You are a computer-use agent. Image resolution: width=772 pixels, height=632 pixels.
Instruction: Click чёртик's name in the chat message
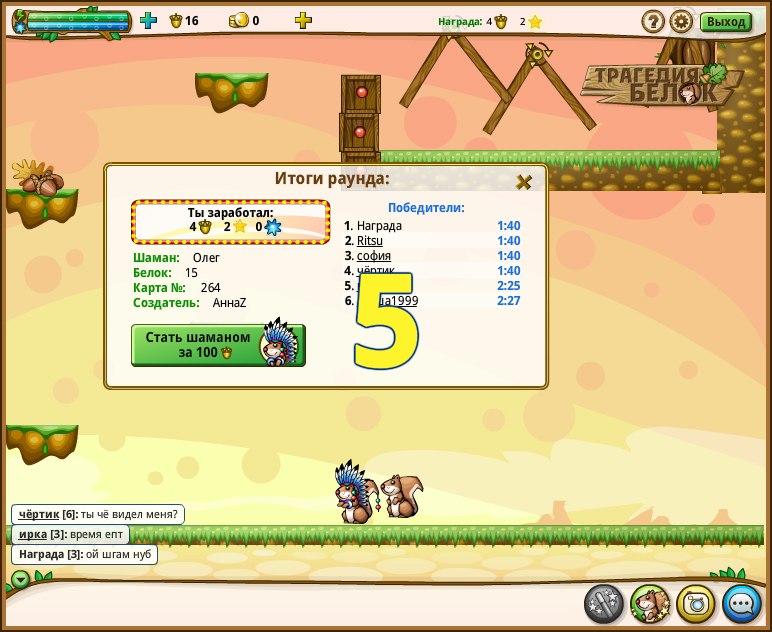tap(39, 514)
